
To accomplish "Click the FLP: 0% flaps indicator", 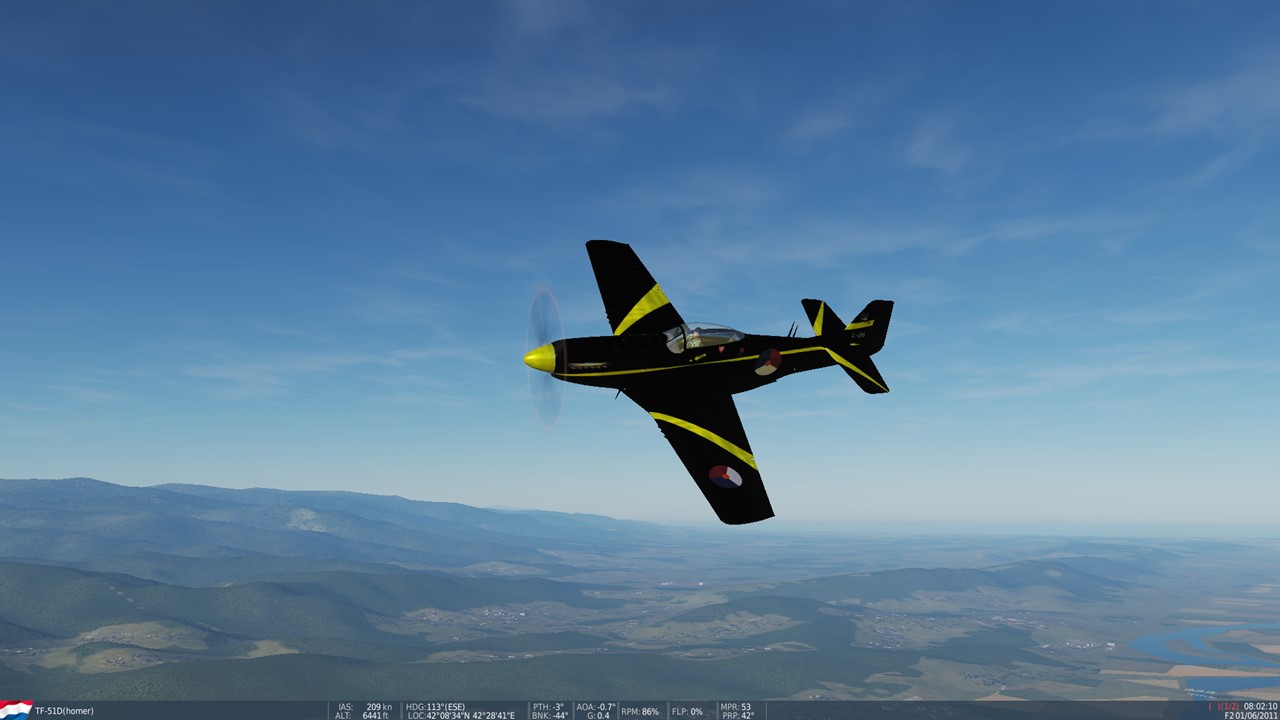I will tap(687, 712).
